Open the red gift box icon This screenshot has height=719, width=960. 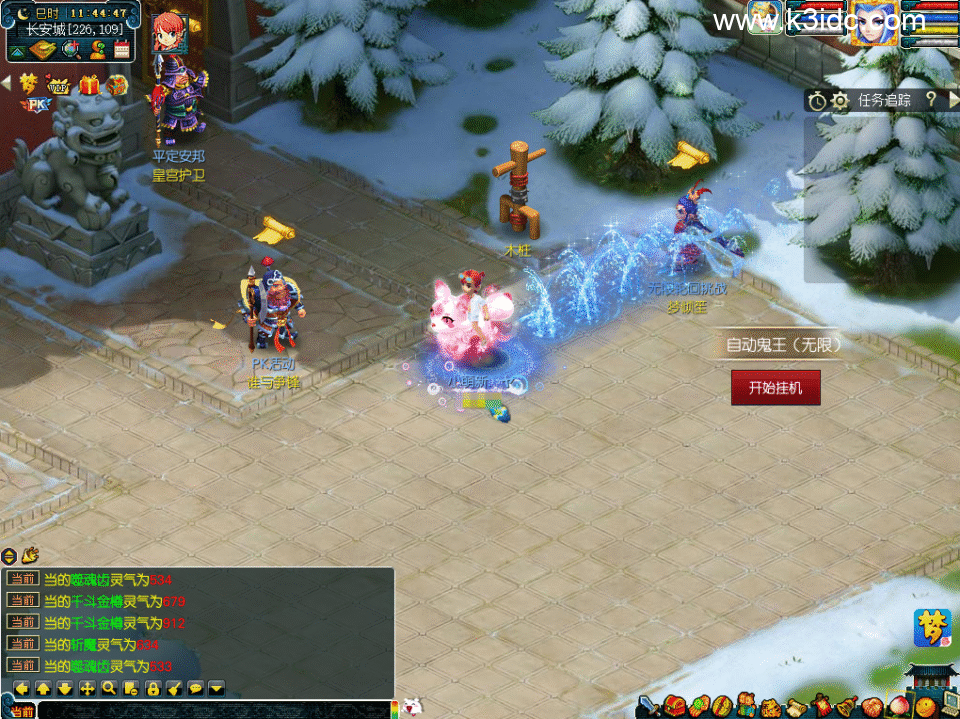click(x=90, y=85)
